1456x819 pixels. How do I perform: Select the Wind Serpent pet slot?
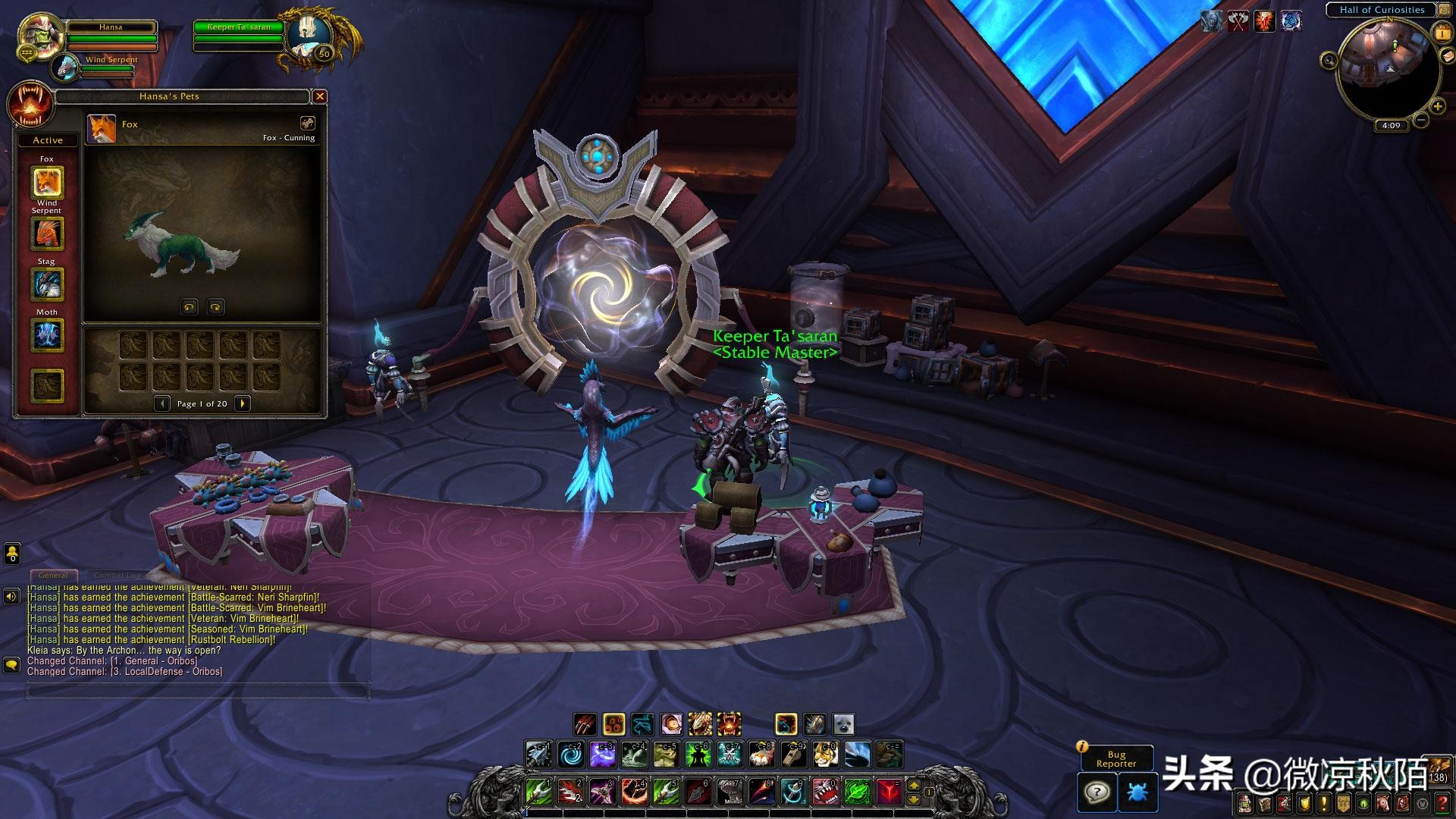47,234
